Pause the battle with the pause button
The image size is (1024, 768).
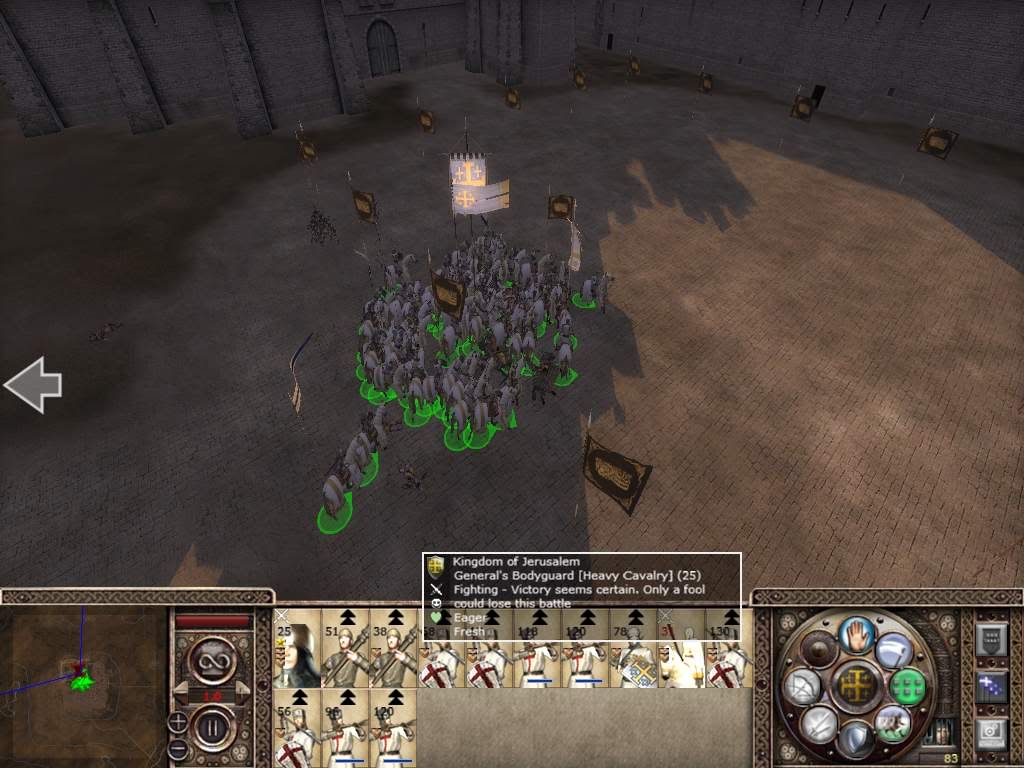click(x=210, y=725)
